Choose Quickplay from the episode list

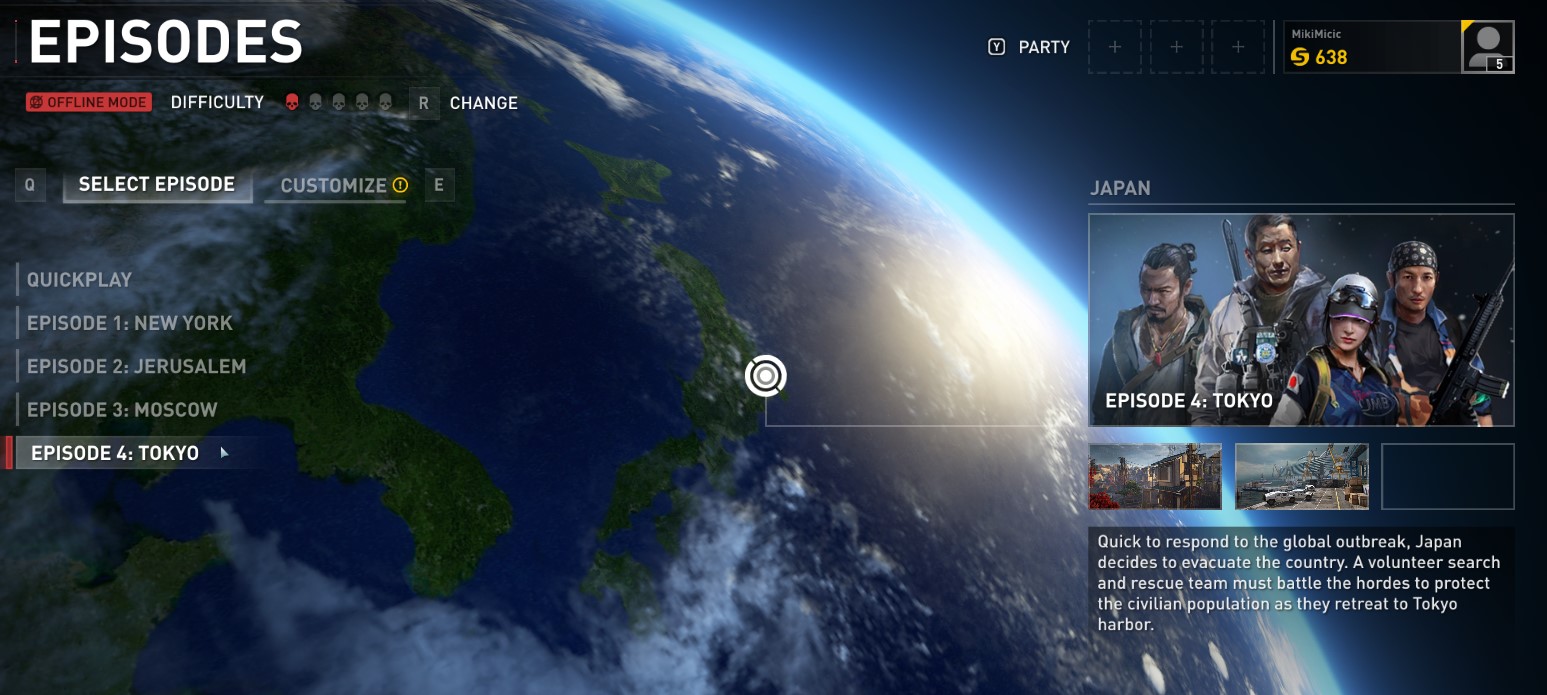[x=80, y=280]
